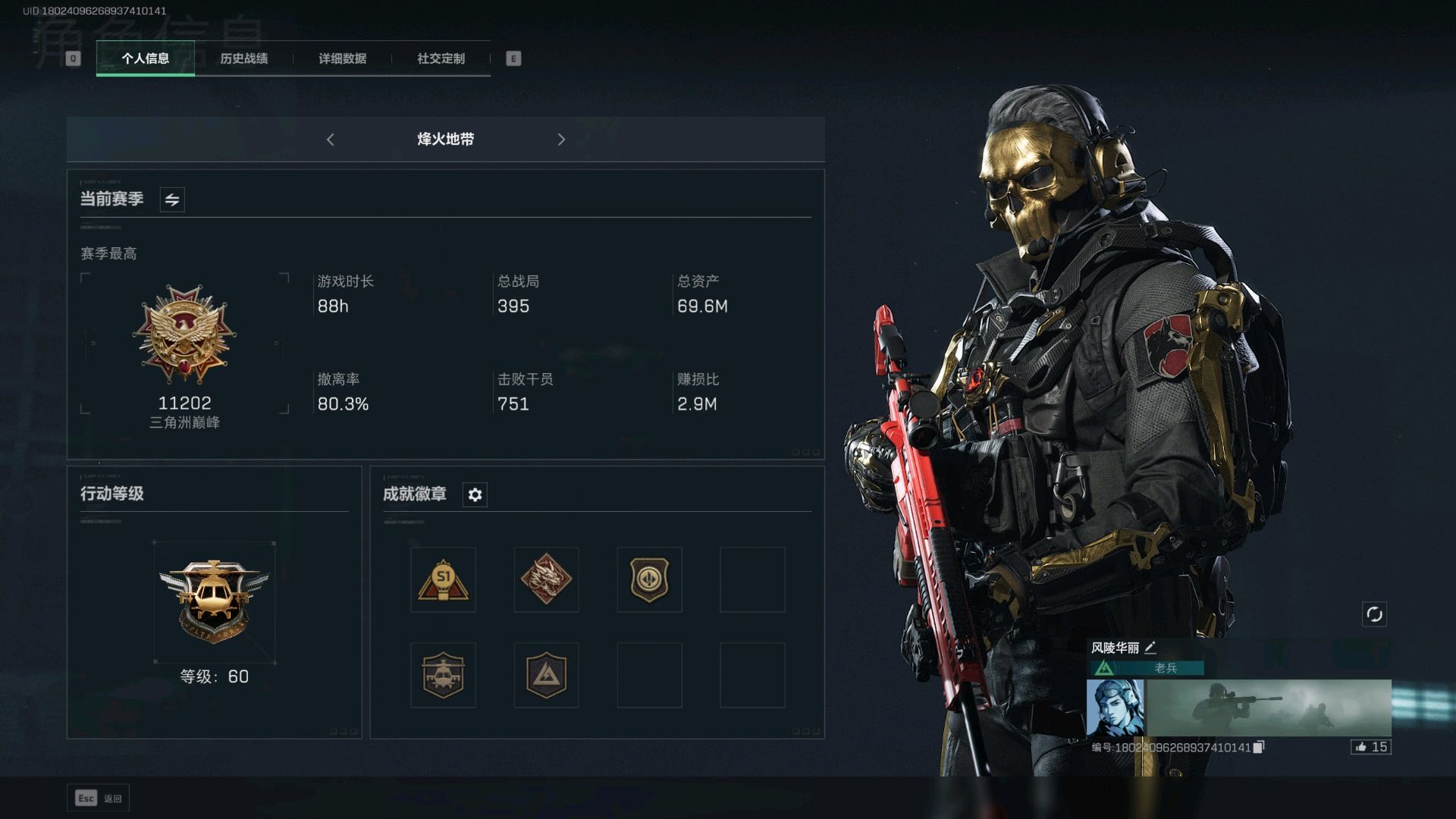Screen dimensions: 1456x819
Task: Edit the player name 风陵华丽
Action: click(1150, 648)
